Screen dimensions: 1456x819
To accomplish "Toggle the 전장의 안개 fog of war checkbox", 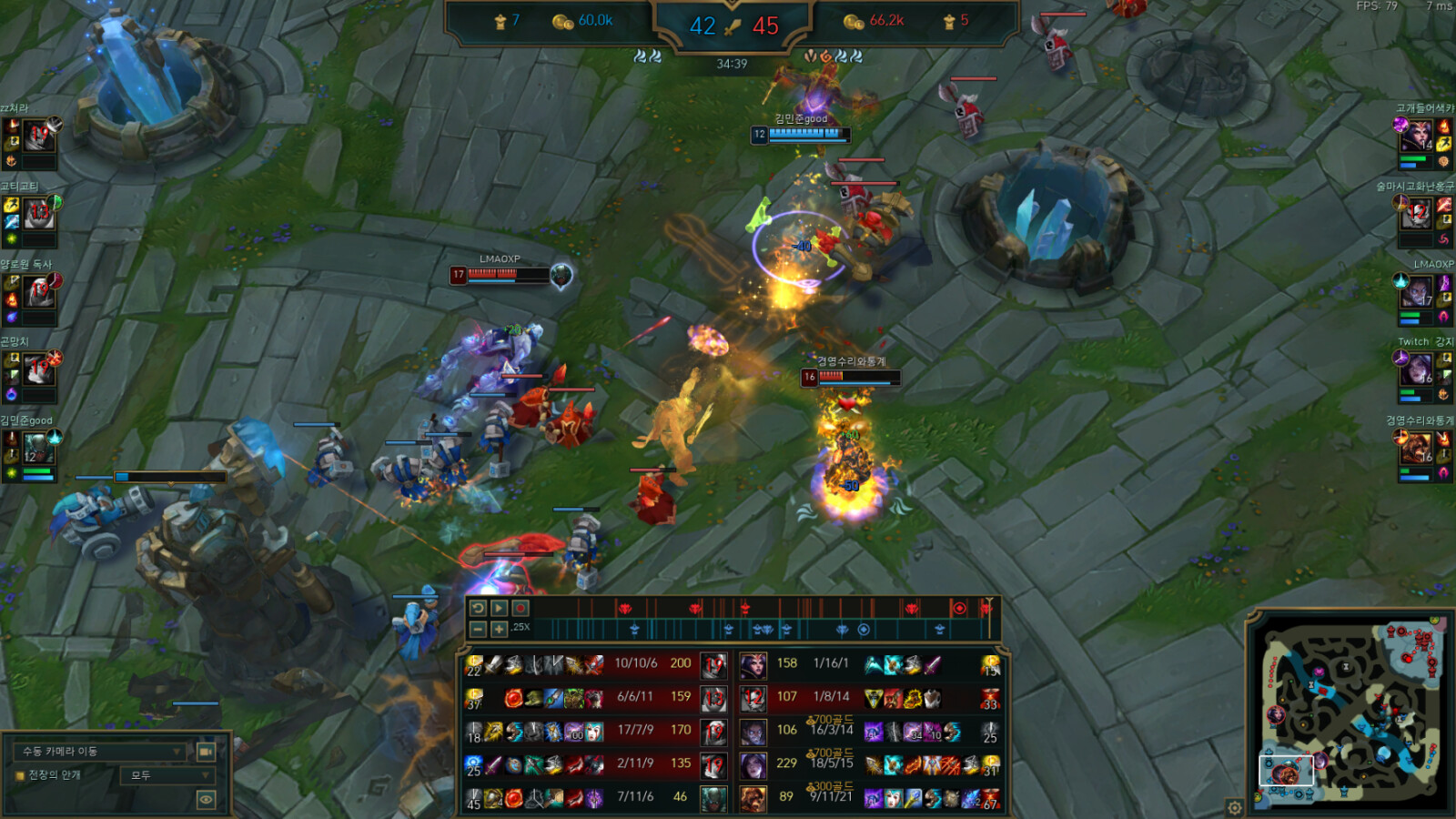I will coord(19,775).
